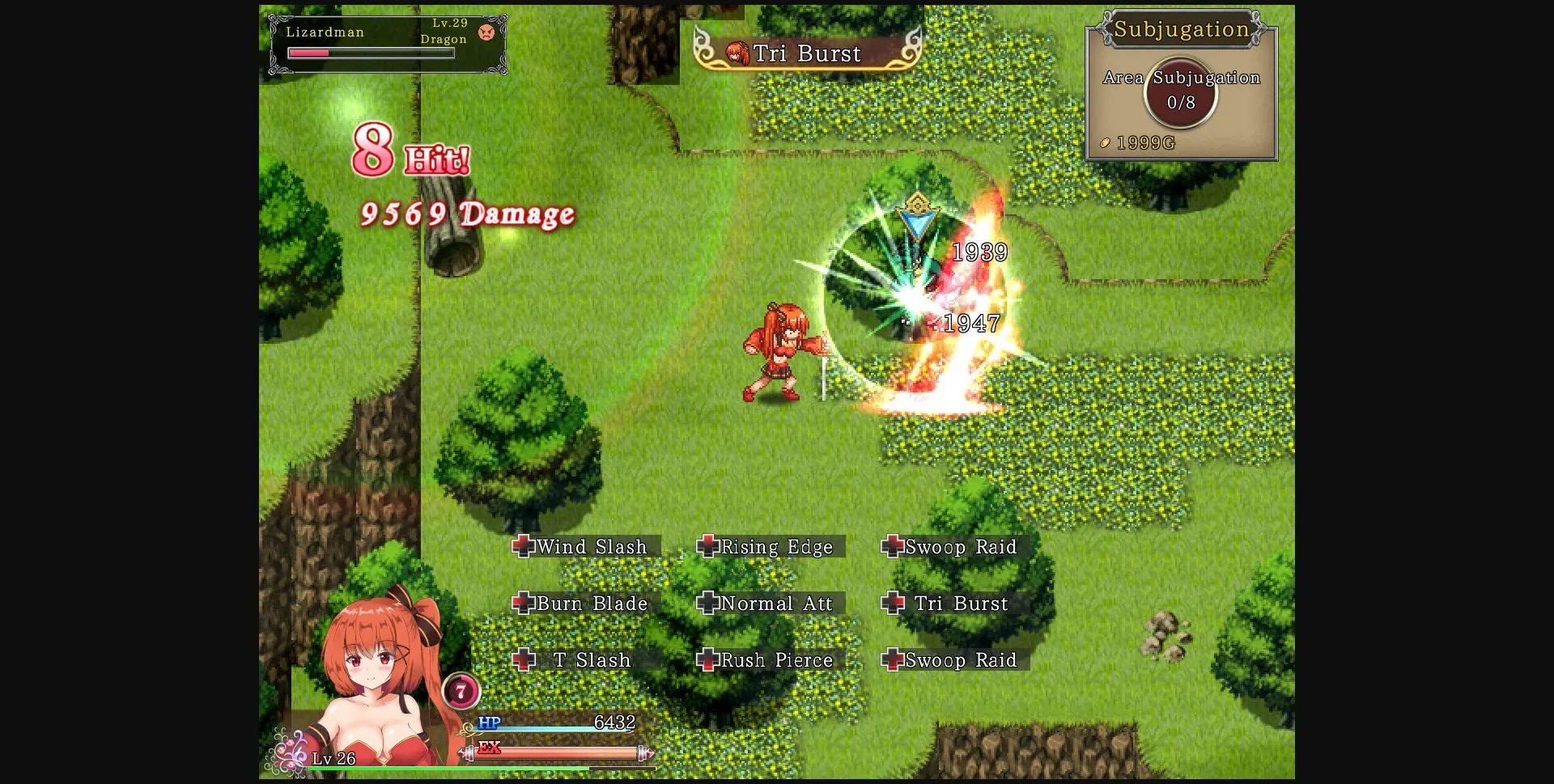Click the number 7 badge on the portrait
The width and height of the screenshot is (1554, 784).
(463, 691)
